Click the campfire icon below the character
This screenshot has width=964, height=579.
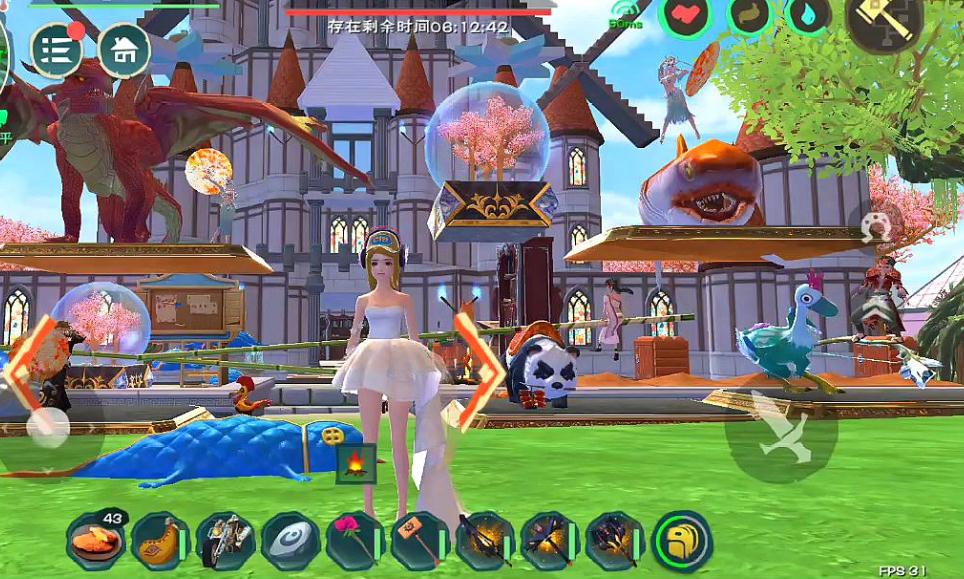tap(355, 464)
